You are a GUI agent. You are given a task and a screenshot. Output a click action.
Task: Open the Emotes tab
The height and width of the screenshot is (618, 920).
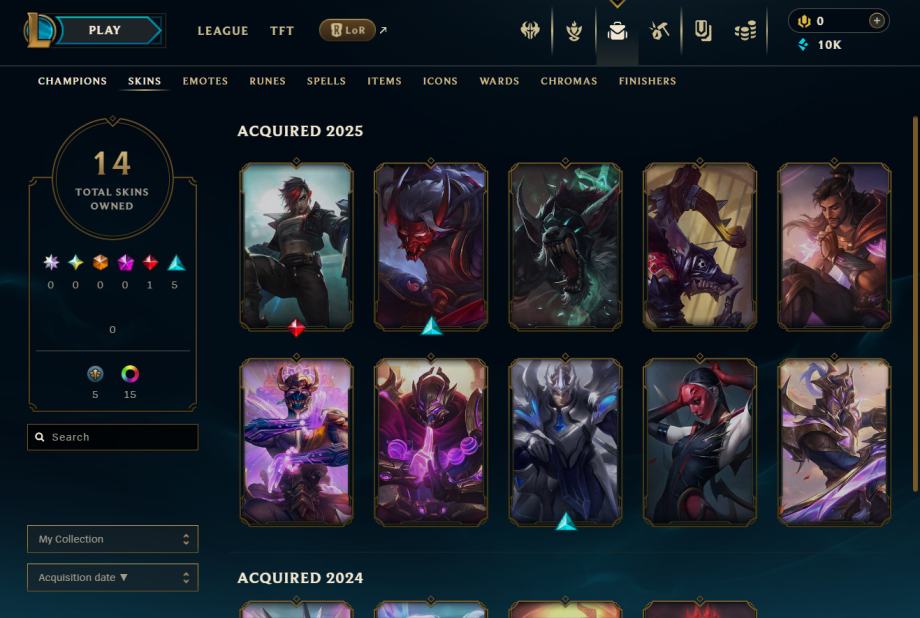click(x=205, y=81)
